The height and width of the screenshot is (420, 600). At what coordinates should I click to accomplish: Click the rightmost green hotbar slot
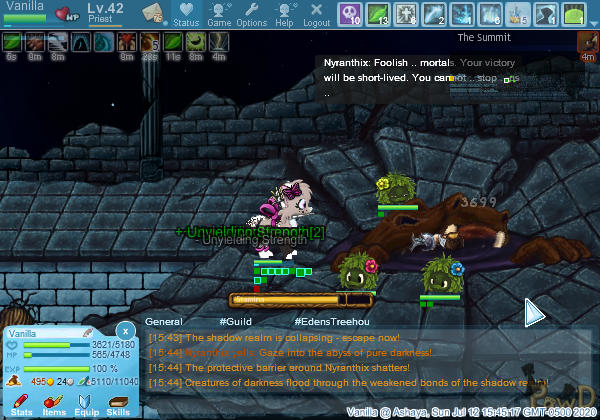coord(573,14)
